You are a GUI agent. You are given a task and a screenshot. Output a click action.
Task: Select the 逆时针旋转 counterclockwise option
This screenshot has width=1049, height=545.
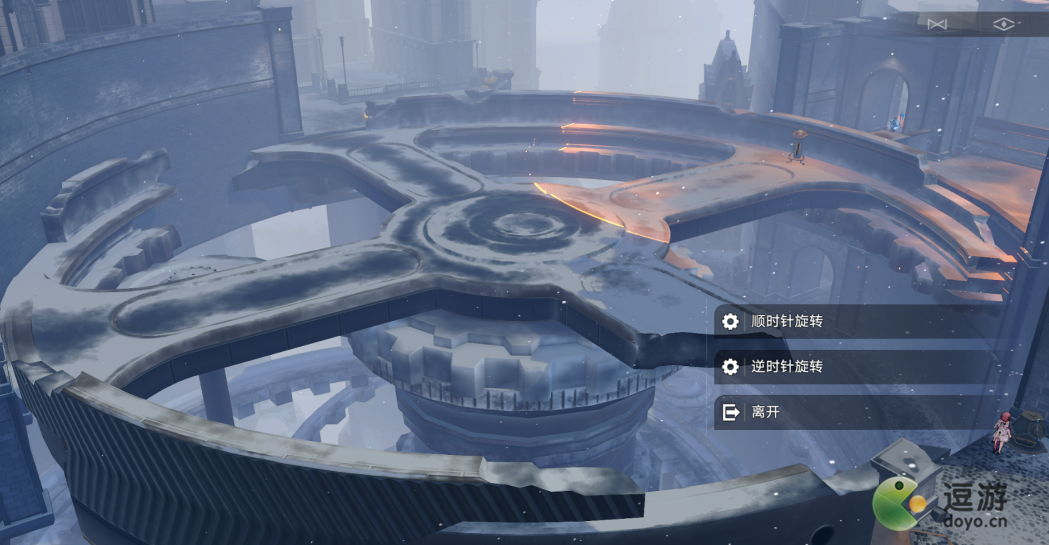tap(788, 366)
